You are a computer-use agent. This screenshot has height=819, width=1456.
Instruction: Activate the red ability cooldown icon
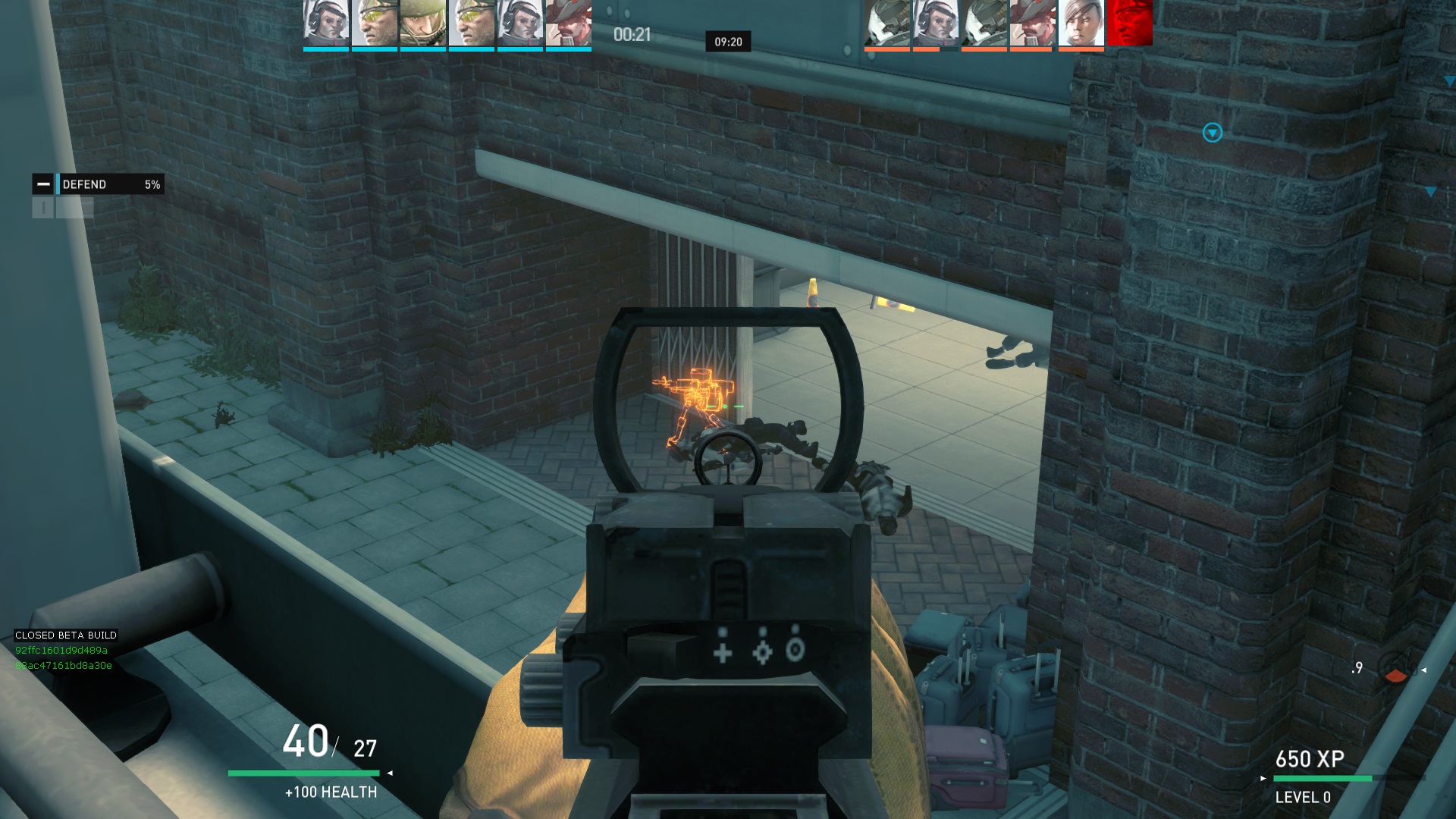coord(1395,669)
